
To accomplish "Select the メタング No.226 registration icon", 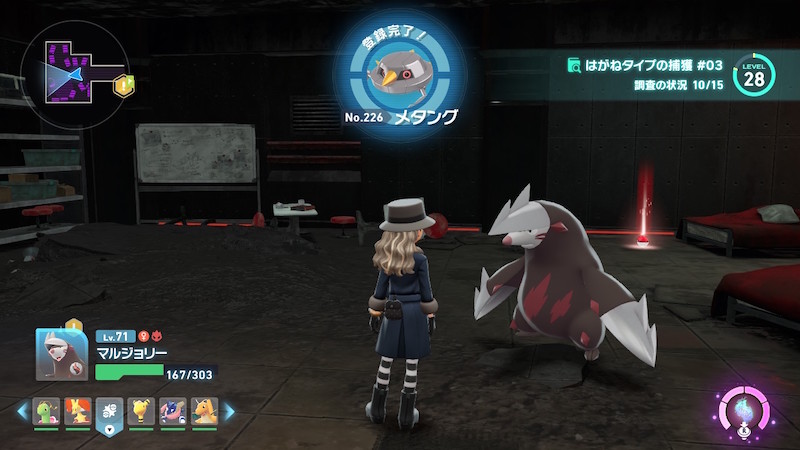I will (x=400, y=71).
